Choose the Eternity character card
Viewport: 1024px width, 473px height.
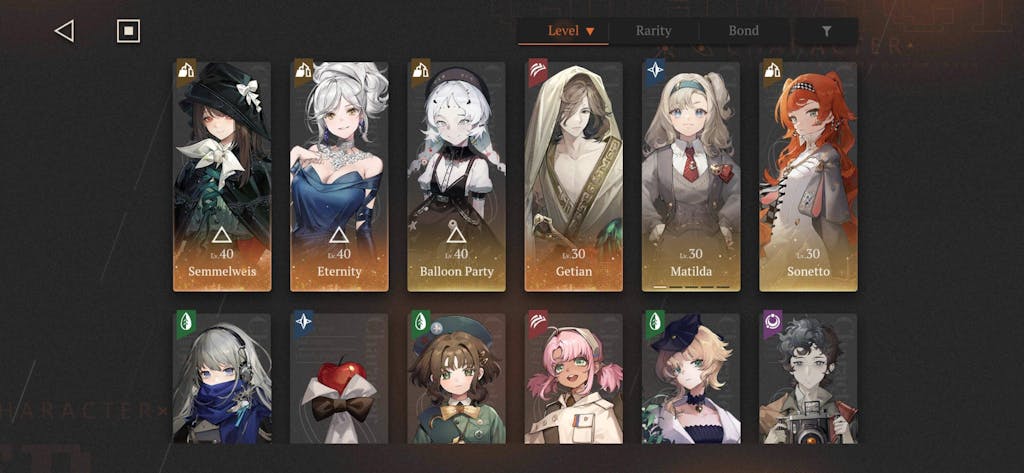point(339,176)
